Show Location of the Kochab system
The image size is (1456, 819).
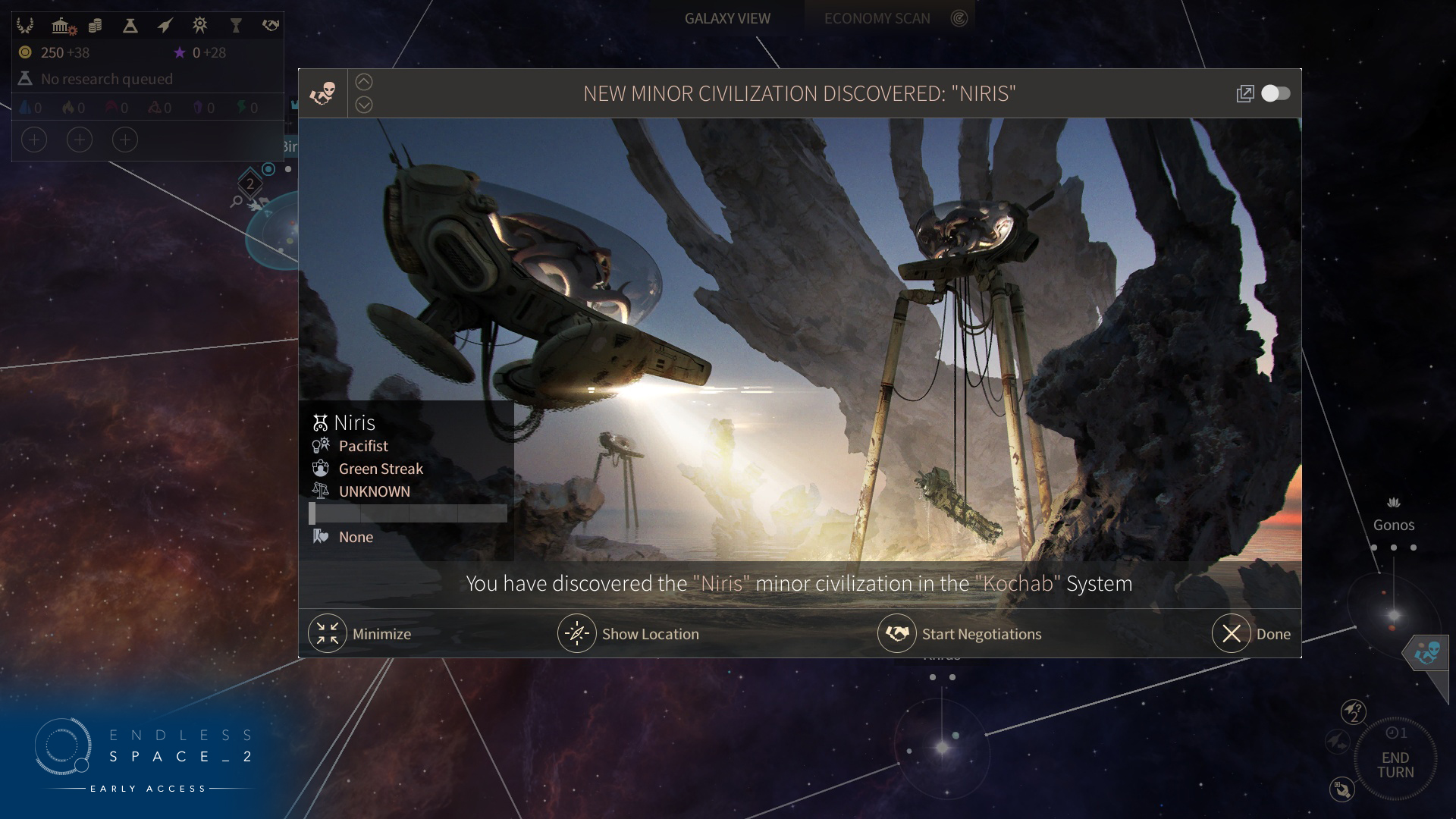coord(577,633)
